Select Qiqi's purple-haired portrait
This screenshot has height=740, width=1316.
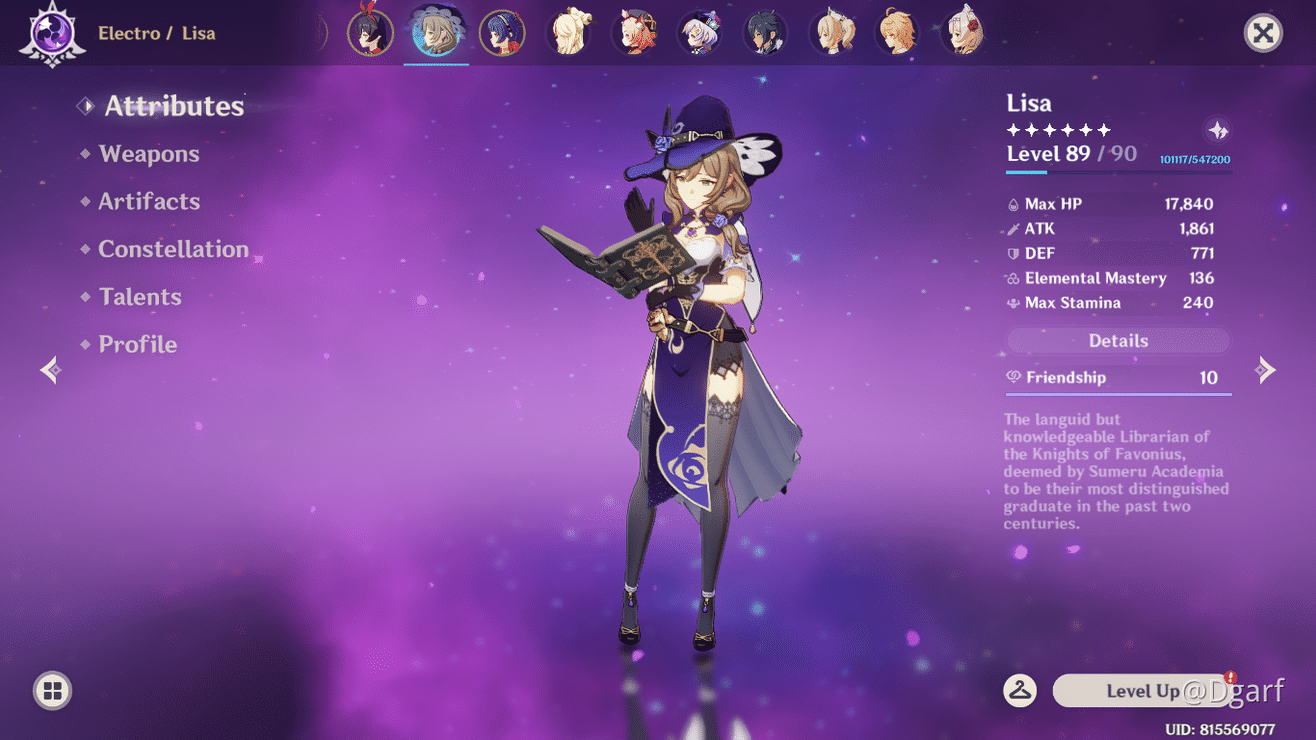point(698,33)
